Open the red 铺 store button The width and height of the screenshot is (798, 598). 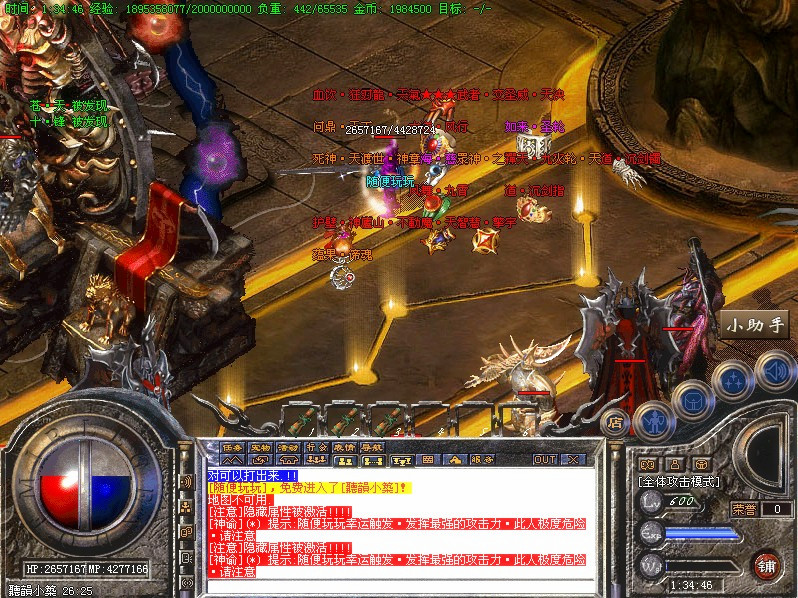pyautogui.click(x=766, y=565)
